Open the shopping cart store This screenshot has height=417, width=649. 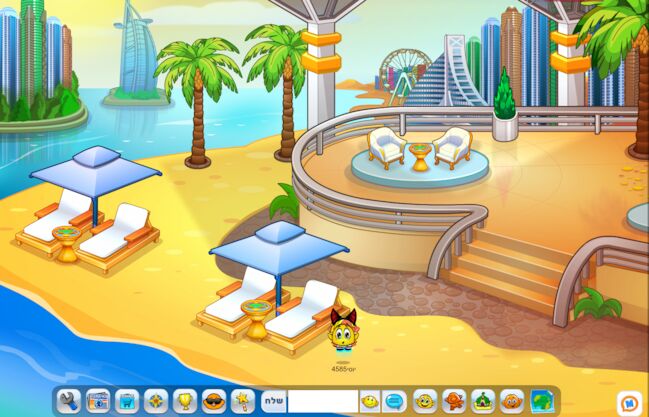point(127,401)
